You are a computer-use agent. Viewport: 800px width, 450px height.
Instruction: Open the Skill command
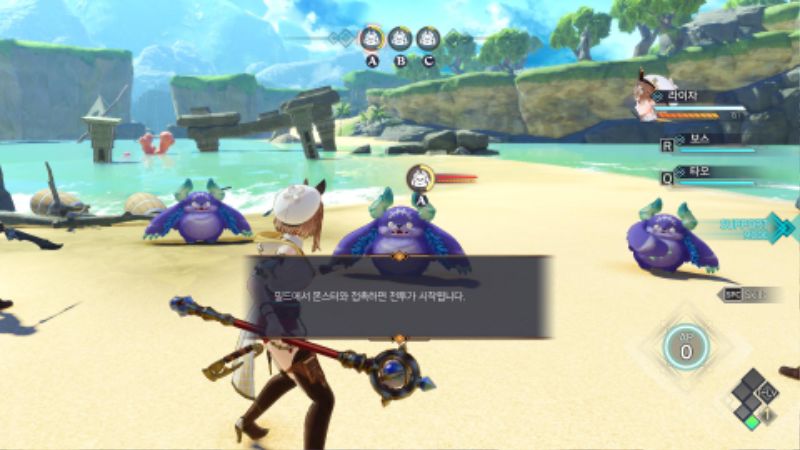pos(750,294)
